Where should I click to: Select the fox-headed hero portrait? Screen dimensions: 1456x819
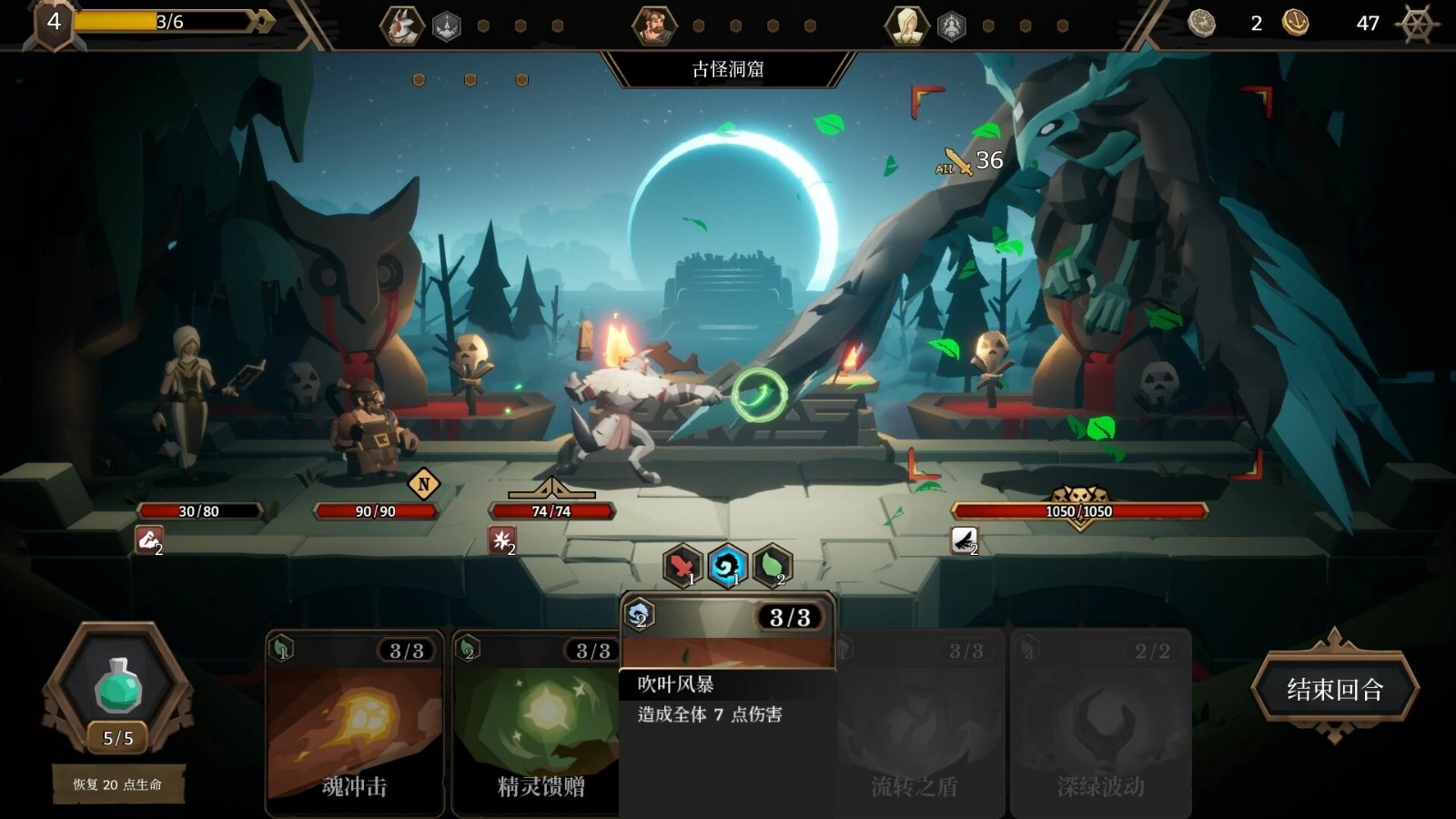[400, 25]
